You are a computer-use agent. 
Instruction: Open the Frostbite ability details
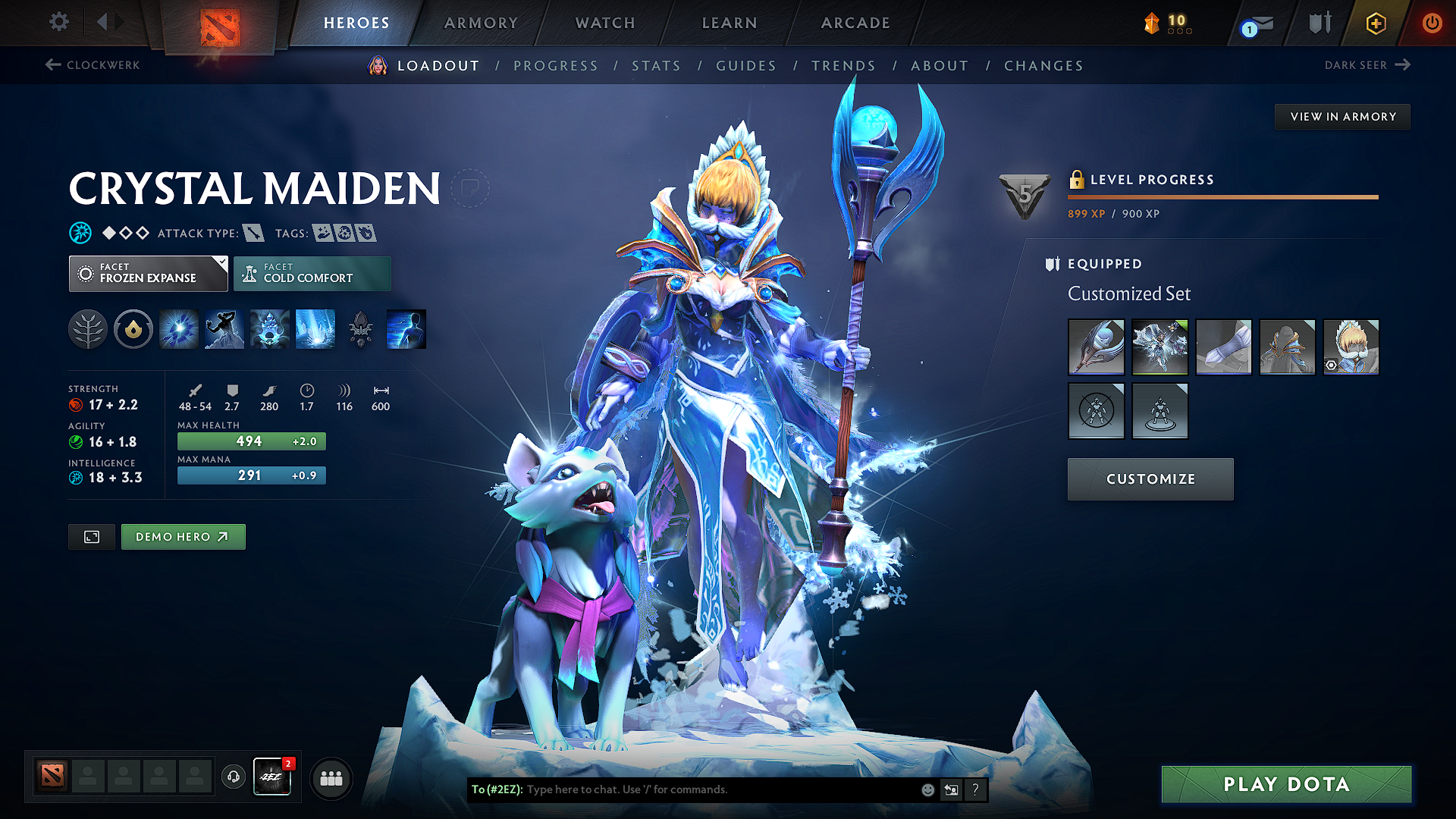(224, 328)
